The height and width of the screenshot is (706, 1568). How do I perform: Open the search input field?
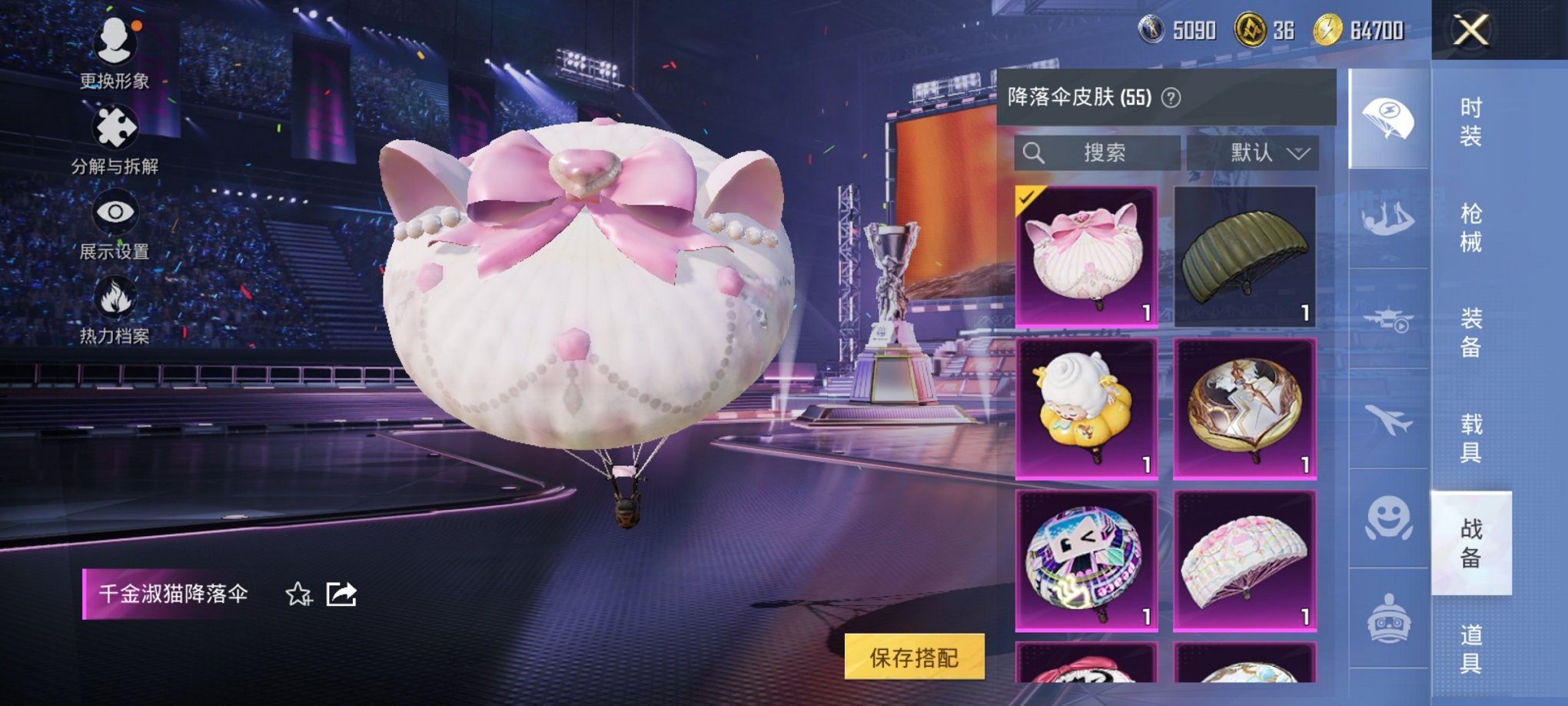[x=1099, y=152]
